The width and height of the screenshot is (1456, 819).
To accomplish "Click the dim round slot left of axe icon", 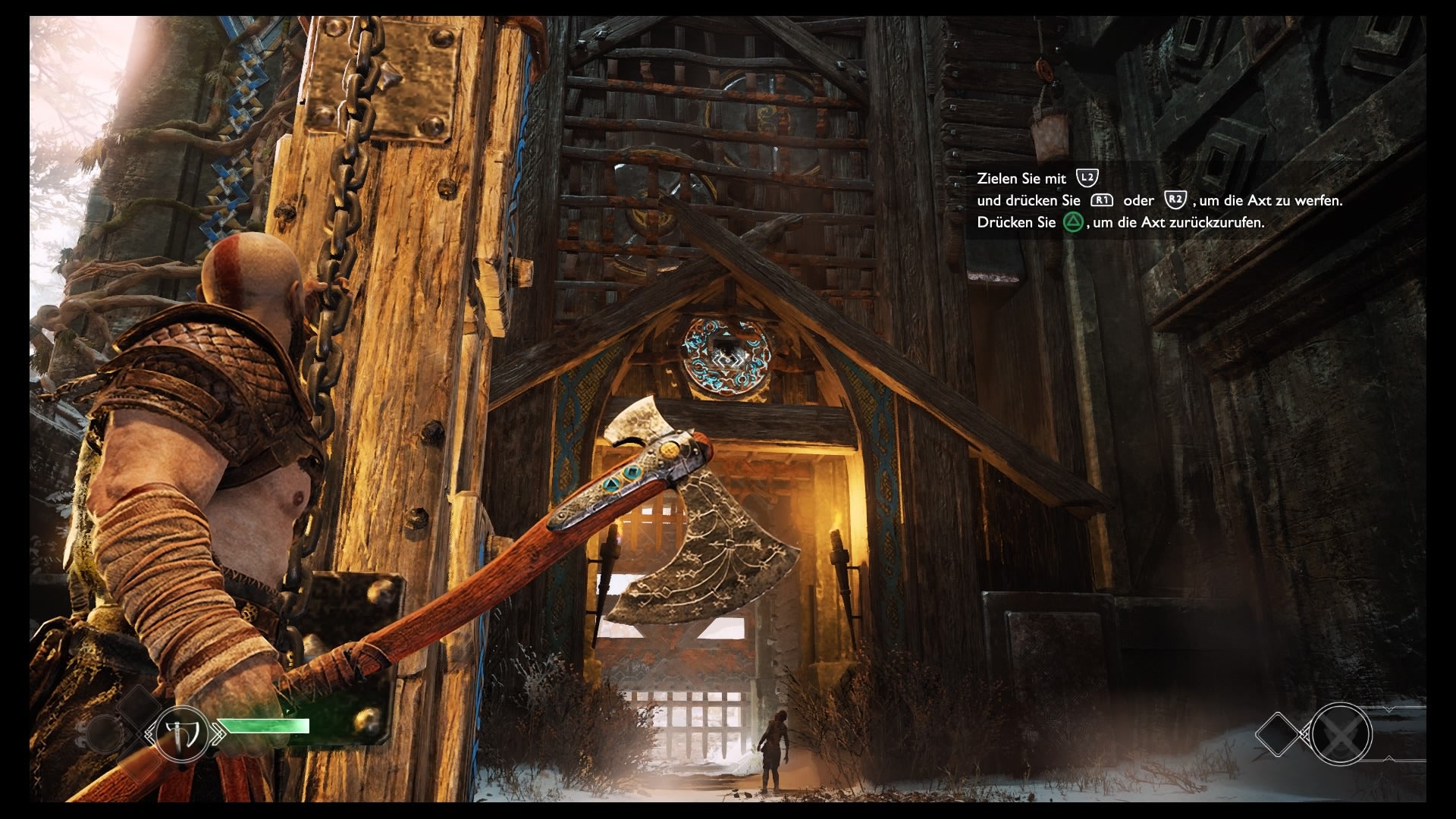I will coord(105,734).
